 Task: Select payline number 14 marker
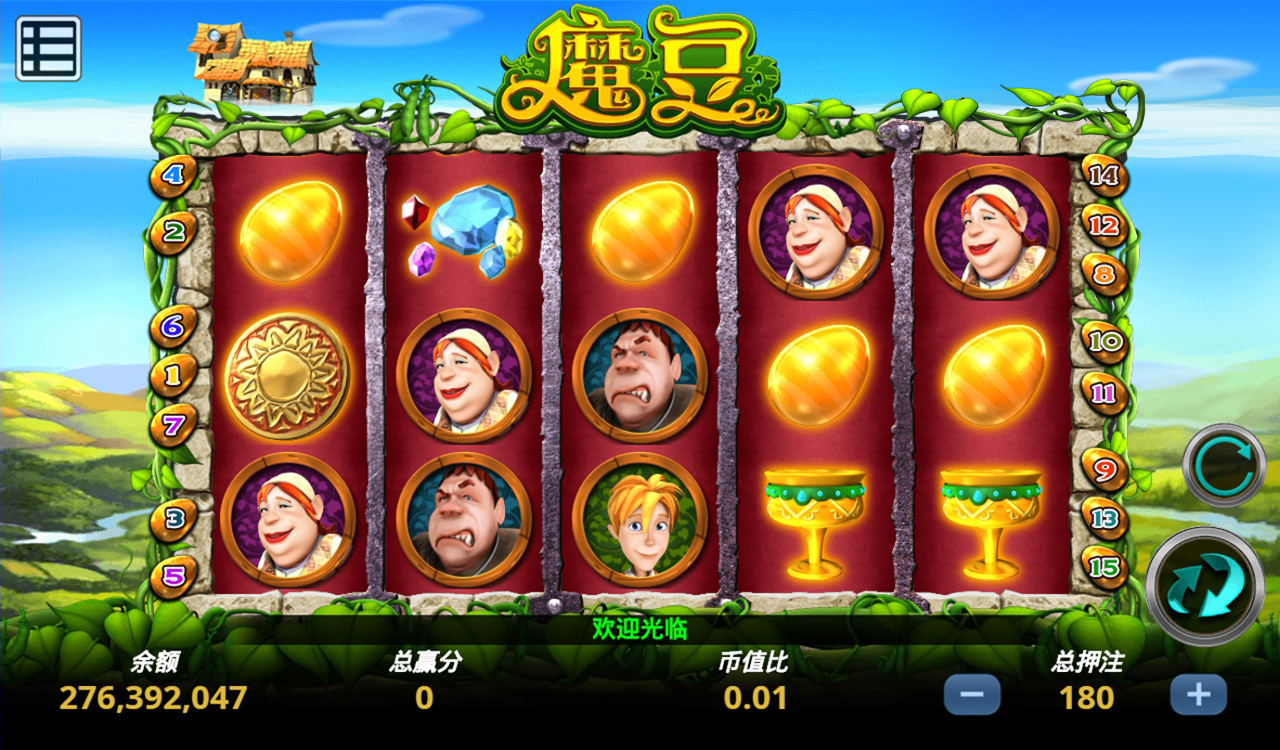1105,176
